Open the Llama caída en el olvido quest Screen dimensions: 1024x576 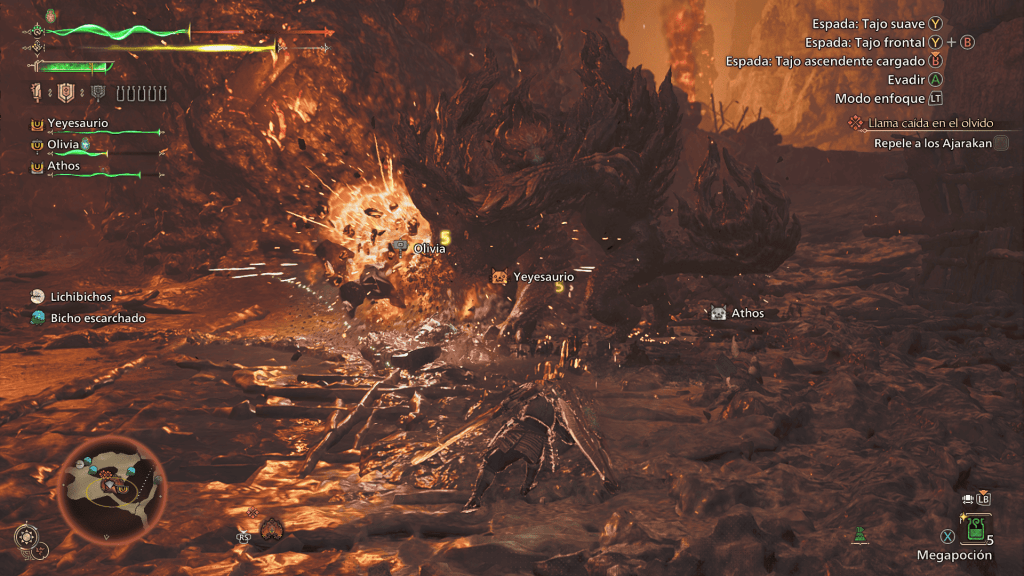coord(930,123)
